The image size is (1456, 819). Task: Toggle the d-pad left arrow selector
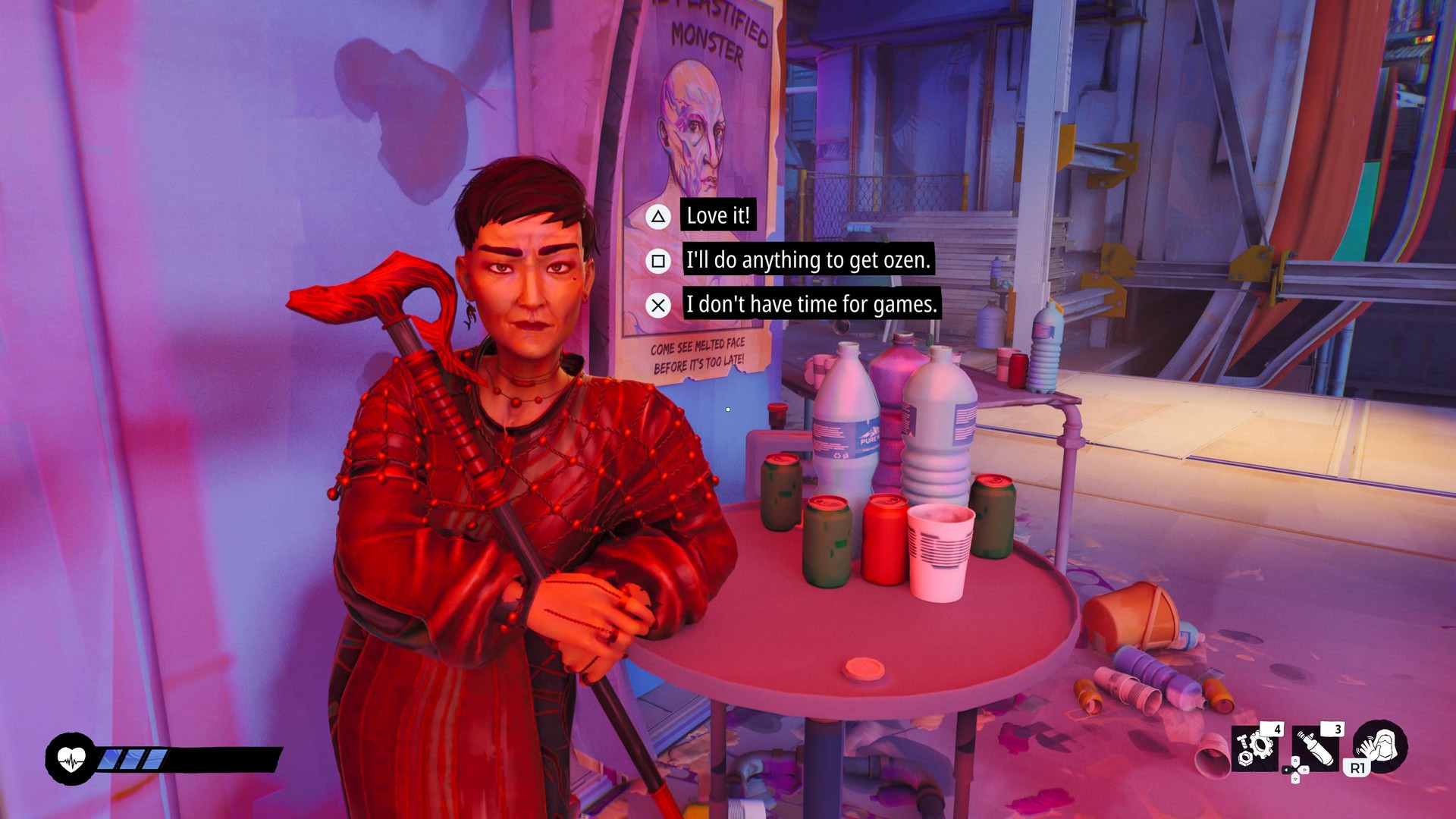[1286, 770]
